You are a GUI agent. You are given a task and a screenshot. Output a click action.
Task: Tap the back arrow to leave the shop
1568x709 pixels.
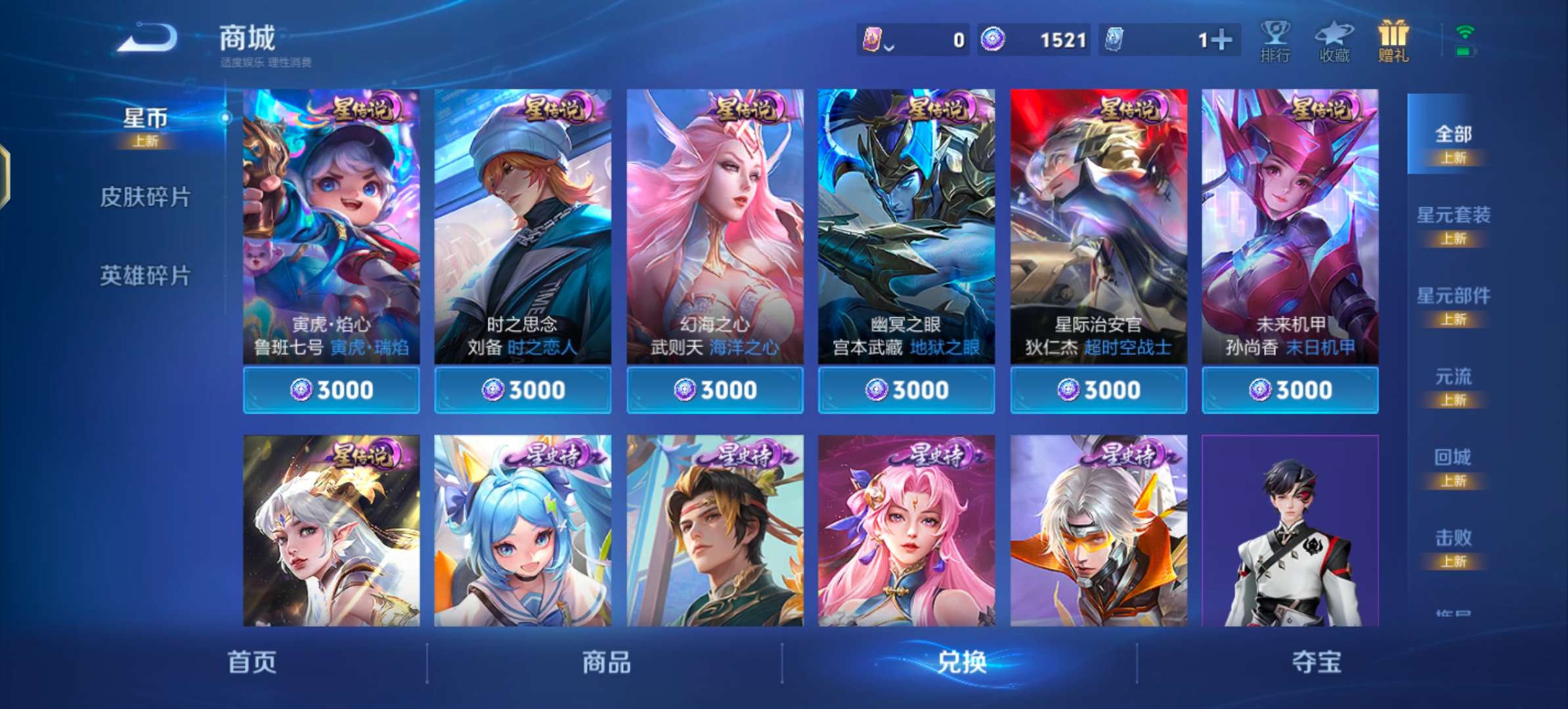(148, 37)
